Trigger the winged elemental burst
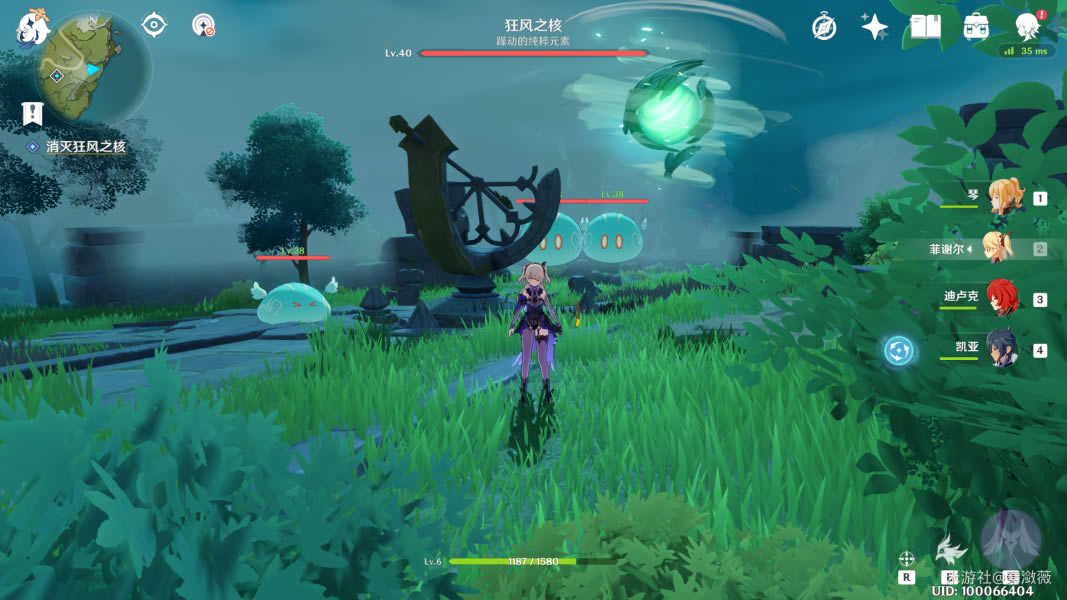Image resolution: width=1067 pixels, height=600 pixels. [1010, 539]
